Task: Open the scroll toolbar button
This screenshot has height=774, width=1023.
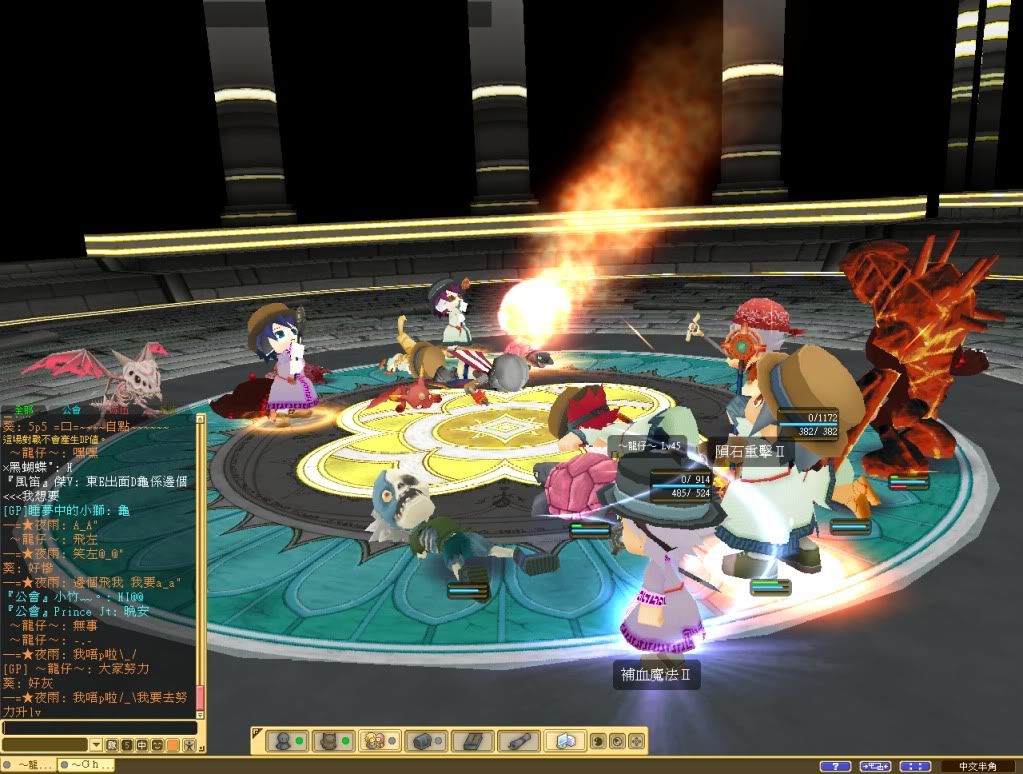Action: tap(518, 741)
